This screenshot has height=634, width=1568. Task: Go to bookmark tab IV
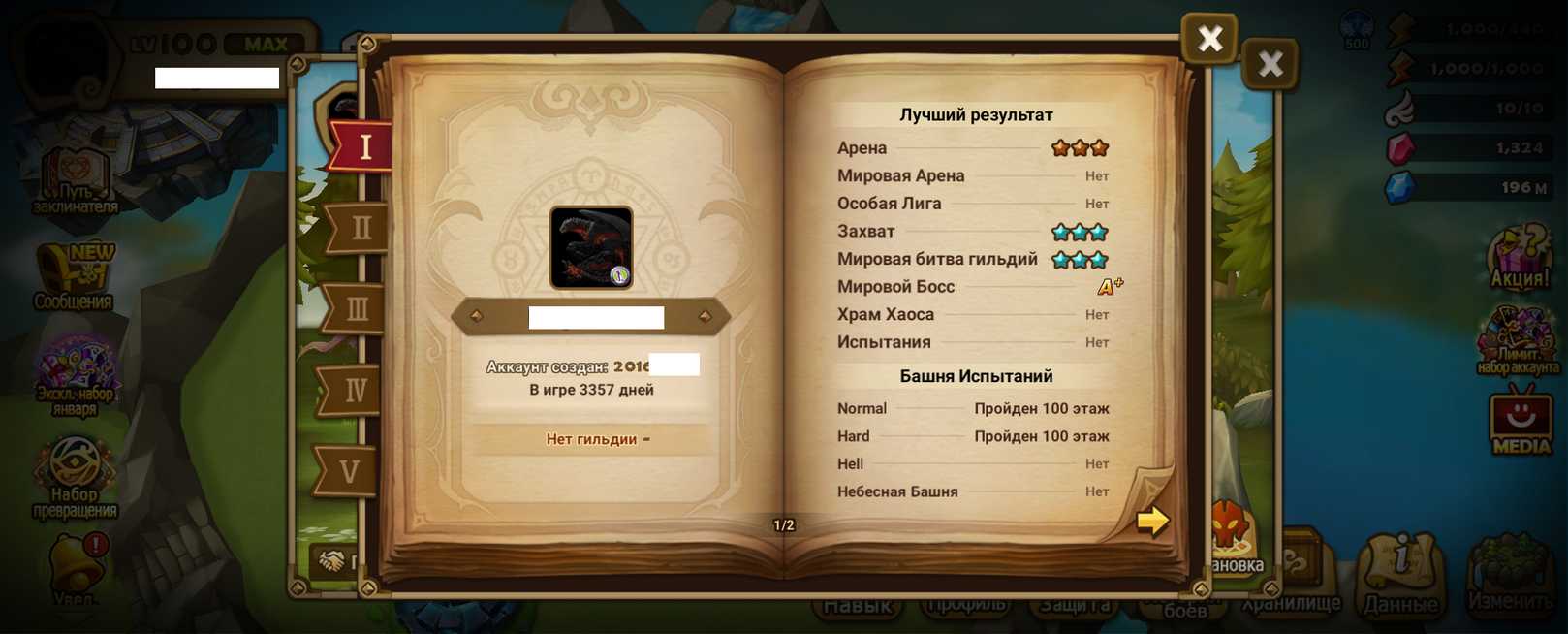(353, 390)
